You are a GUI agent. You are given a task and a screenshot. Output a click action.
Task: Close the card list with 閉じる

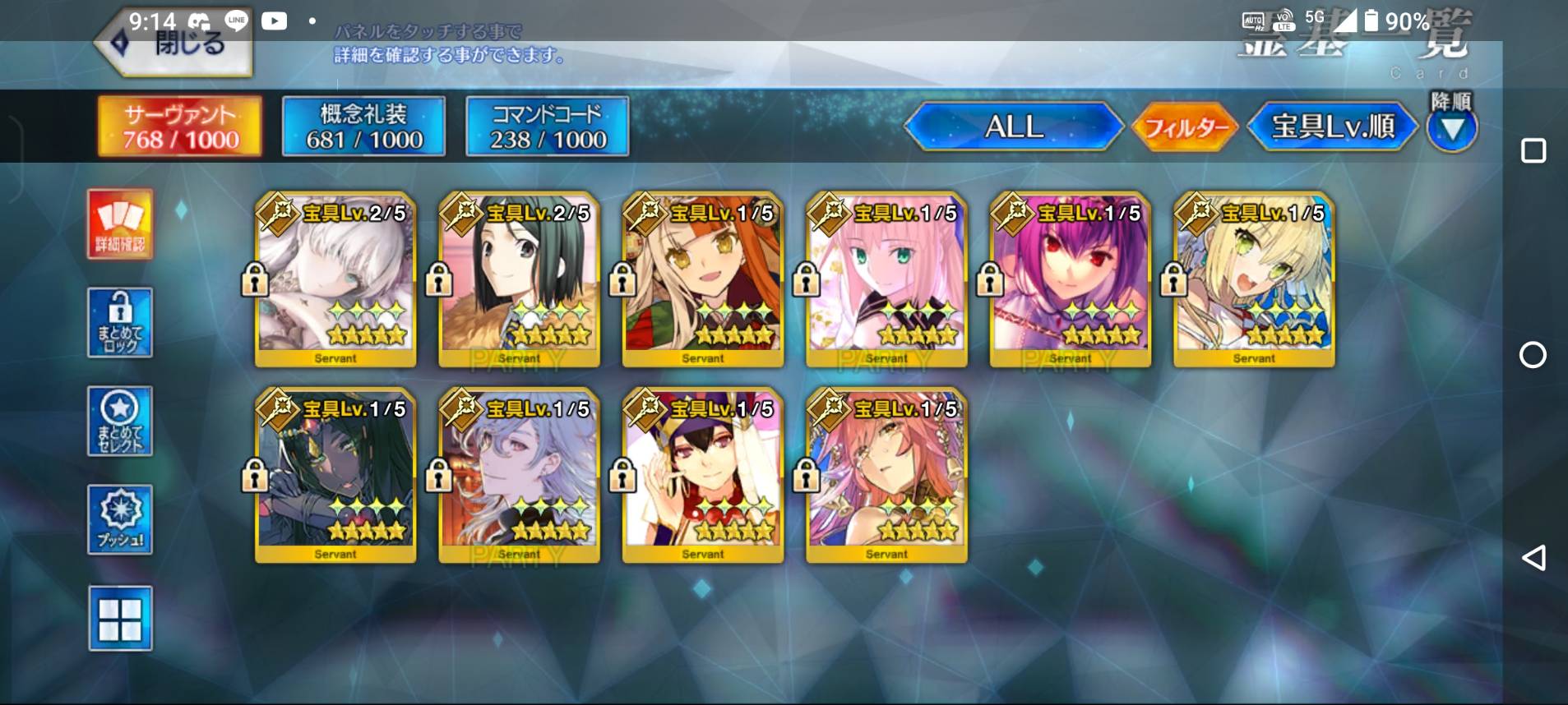(177, 45)
